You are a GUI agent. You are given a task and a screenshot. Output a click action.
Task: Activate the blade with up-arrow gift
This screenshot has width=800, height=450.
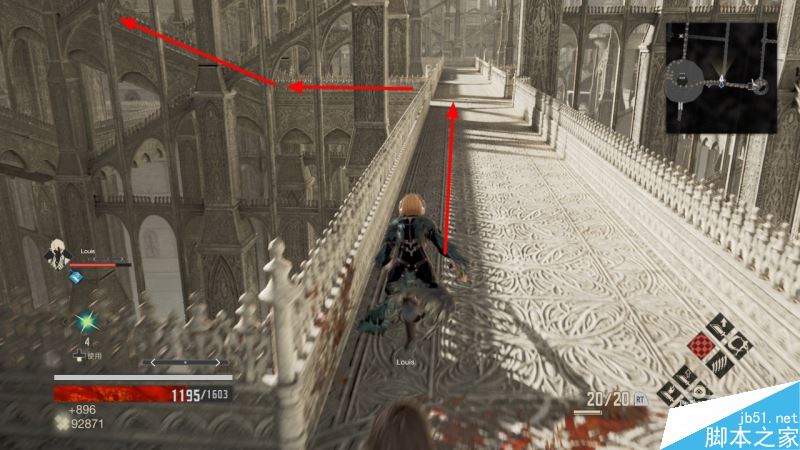tap(722, 325)
